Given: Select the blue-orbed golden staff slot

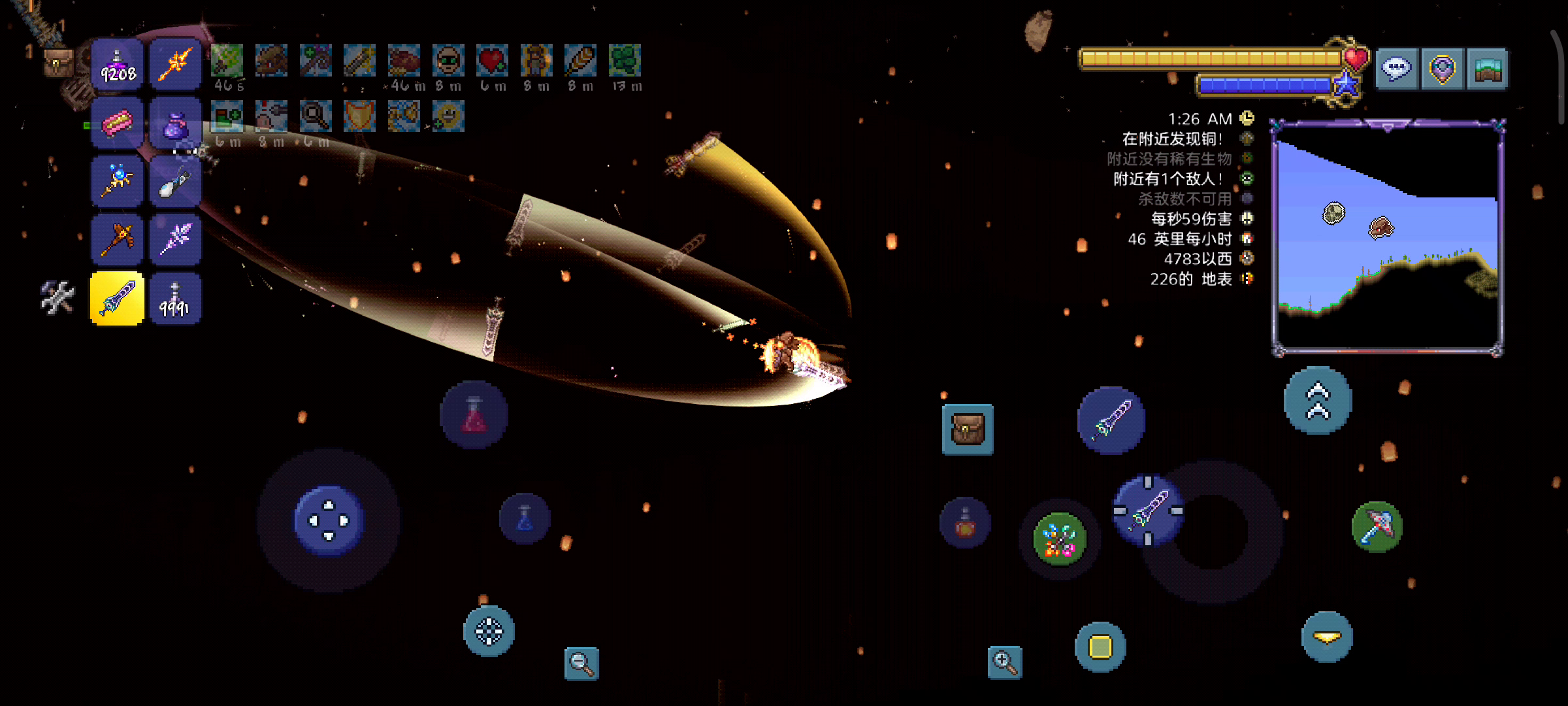Looking at the screenshot, I should (117, 182).
